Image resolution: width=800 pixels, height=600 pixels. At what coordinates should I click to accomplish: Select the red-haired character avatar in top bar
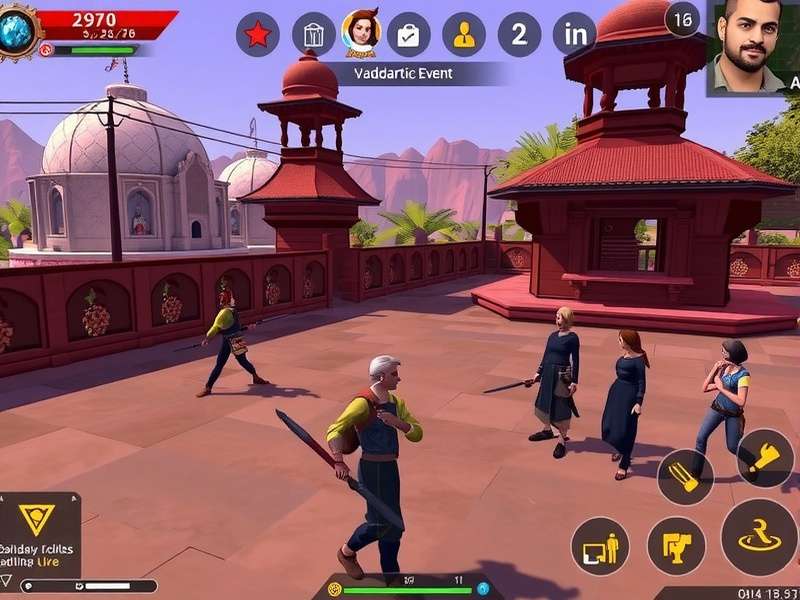(x=361, y=31)
